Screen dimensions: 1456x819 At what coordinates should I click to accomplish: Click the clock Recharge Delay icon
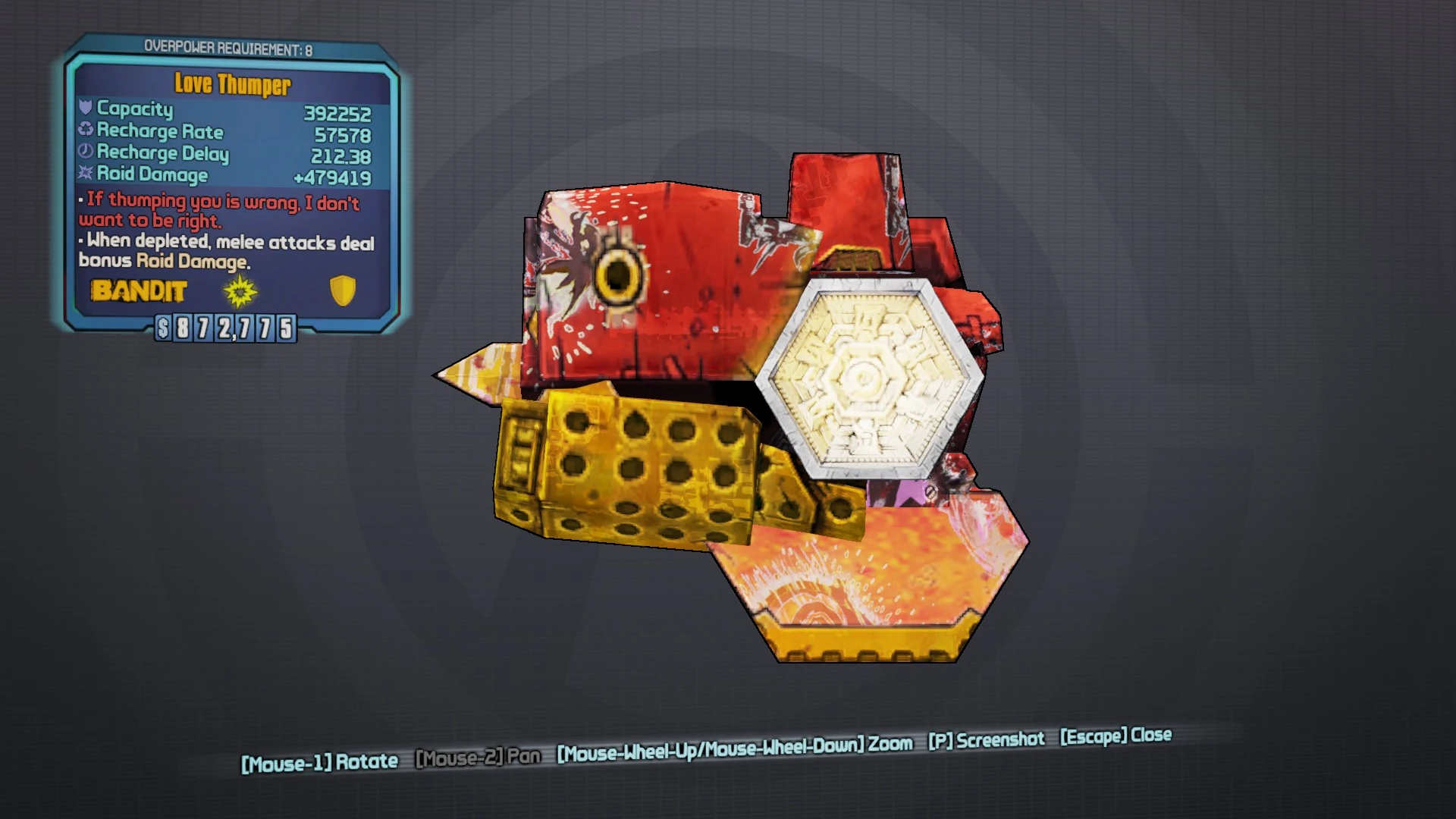[86, 152]
